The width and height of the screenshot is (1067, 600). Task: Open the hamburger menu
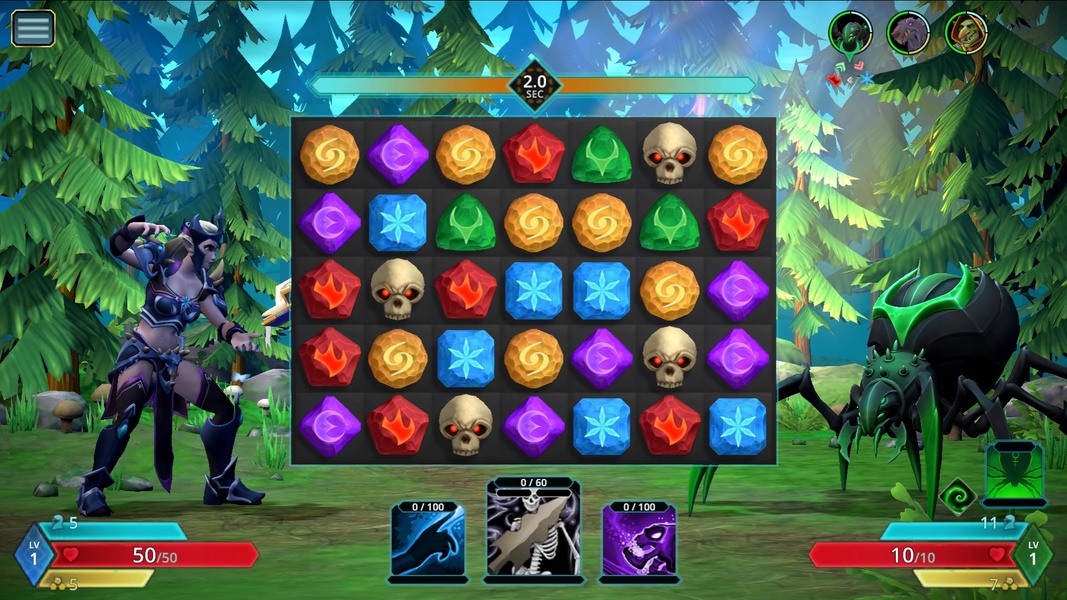(x=33, y=28)
